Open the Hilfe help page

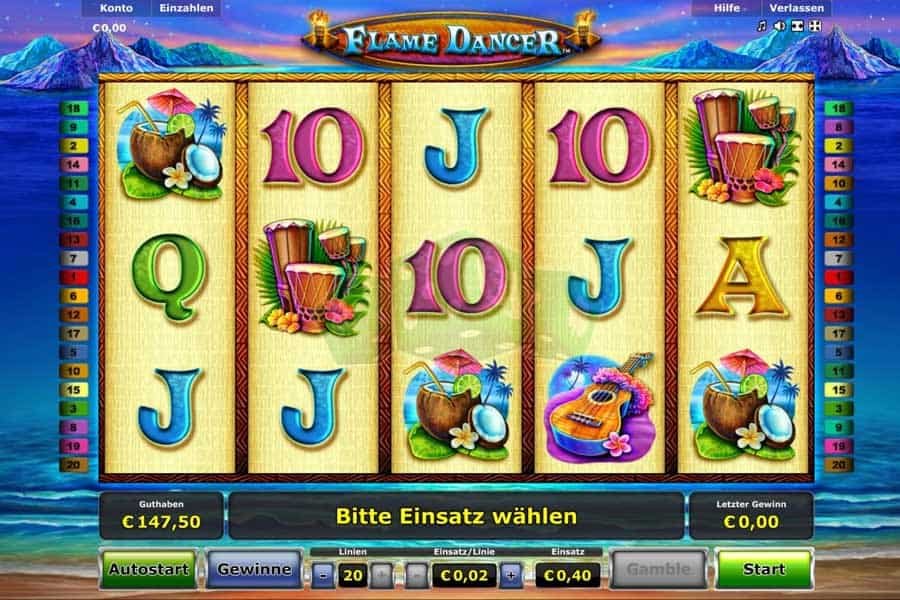pyautogui.click(x=726, y=8)
